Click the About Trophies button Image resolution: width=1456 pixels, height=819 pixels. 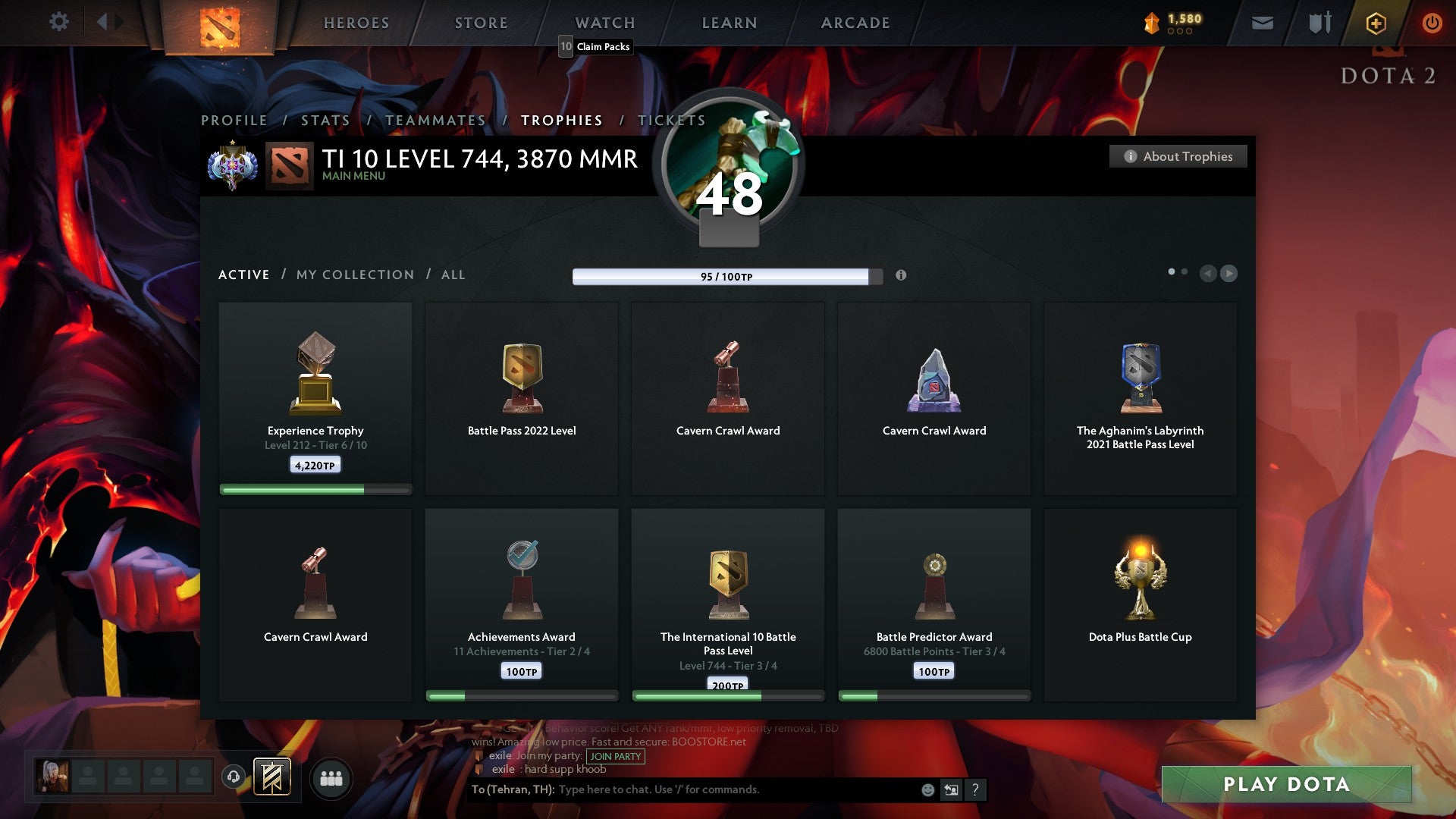click(1178, 156)
